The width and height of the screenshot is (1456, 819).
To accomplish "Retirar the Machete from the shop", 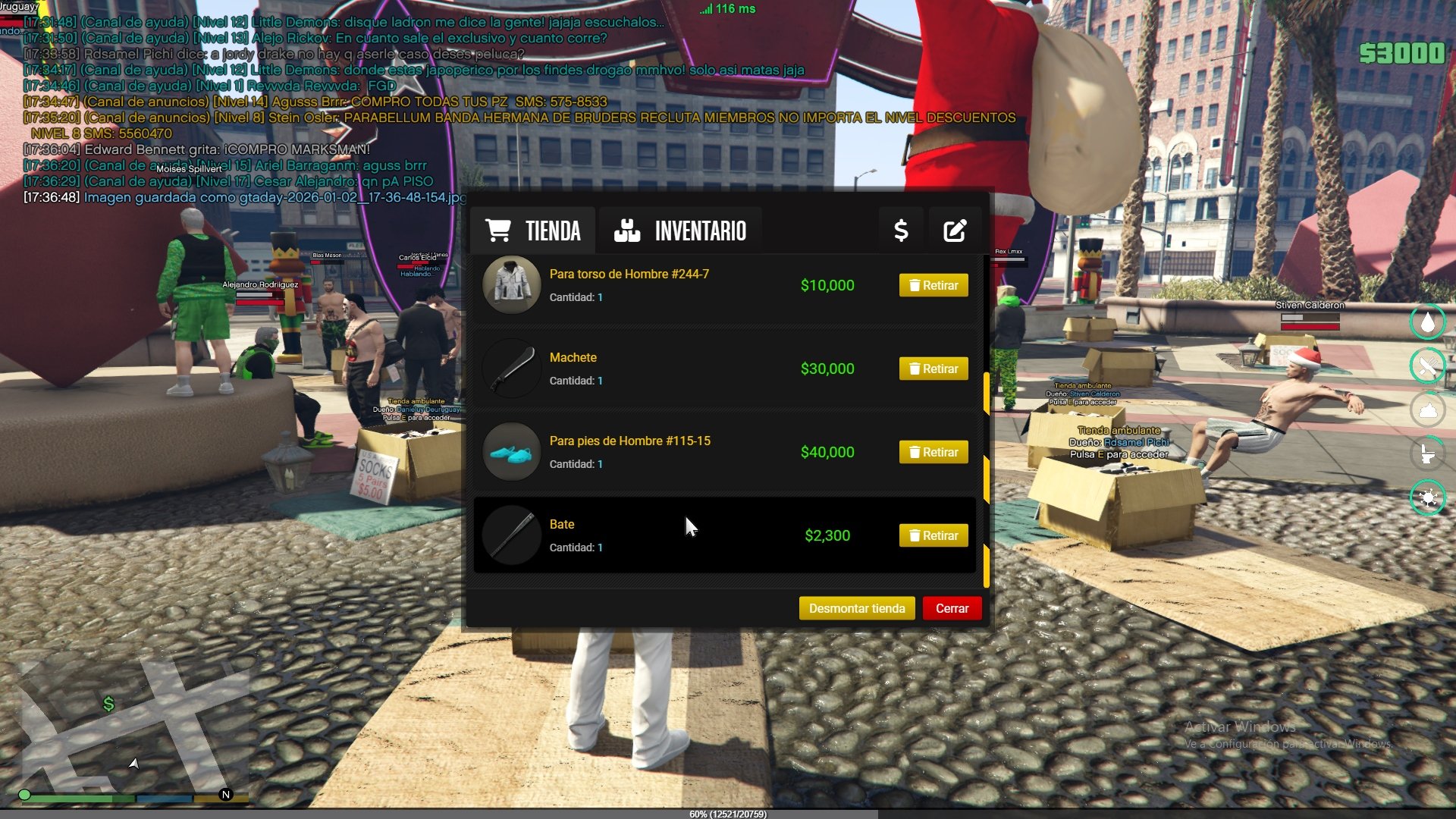I will [x=933, y=369].
